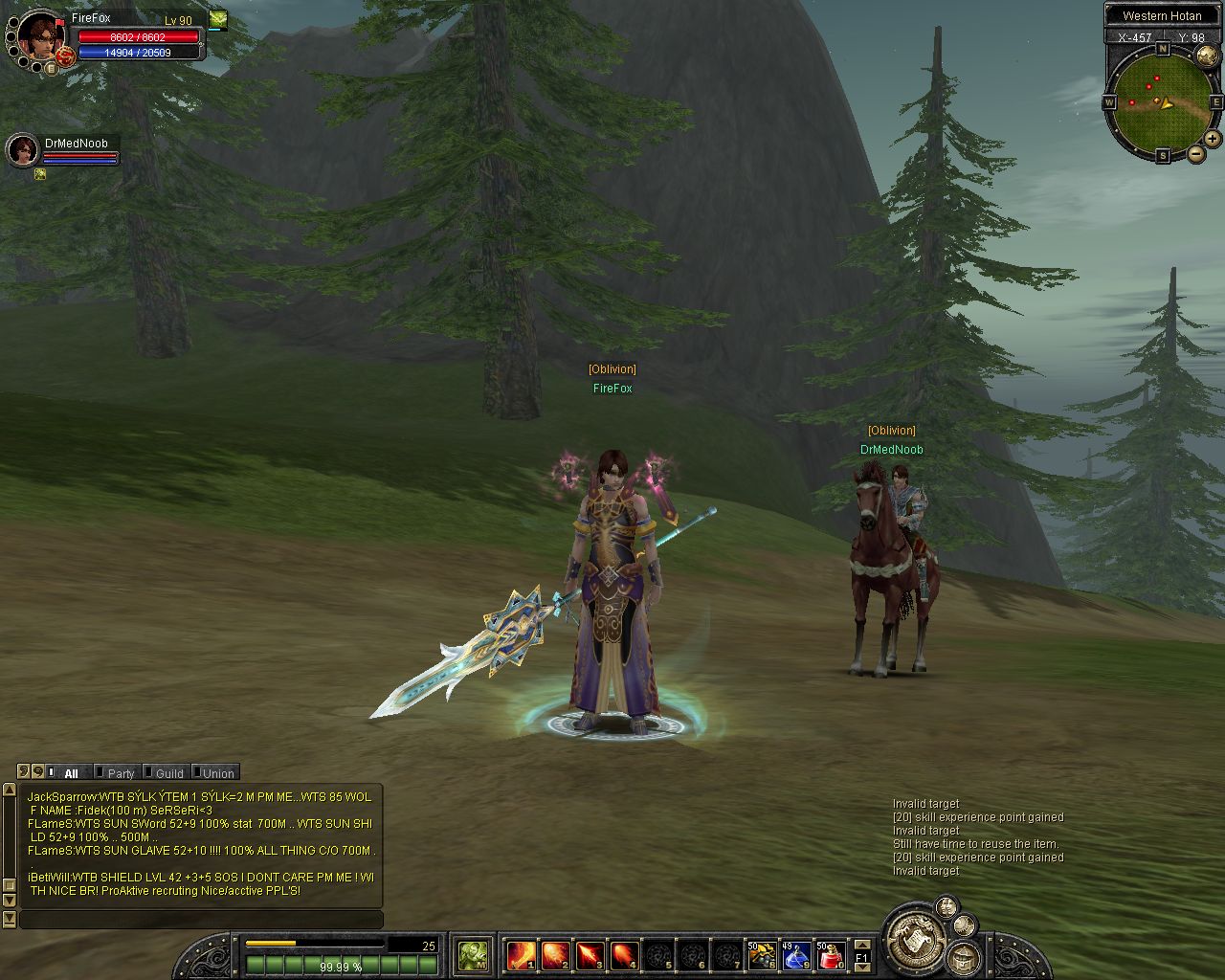1225x980 pixels.
Task: Use the blue mana potion in slot 9
Action: pyautogui.click(x=796, y=954)
